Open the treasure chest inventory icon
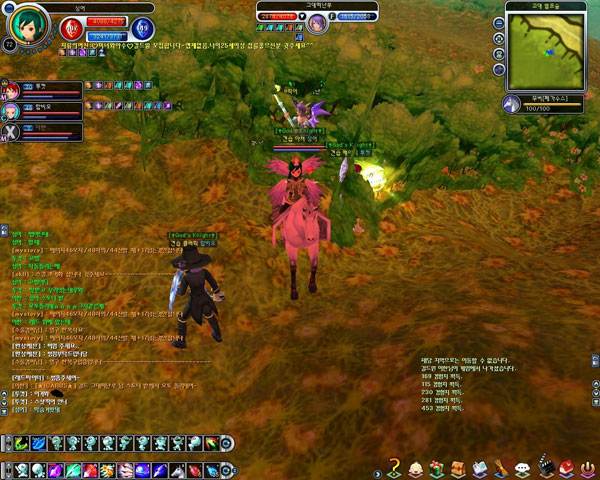The width and height of the screenshot is (600, 480). 458,466
